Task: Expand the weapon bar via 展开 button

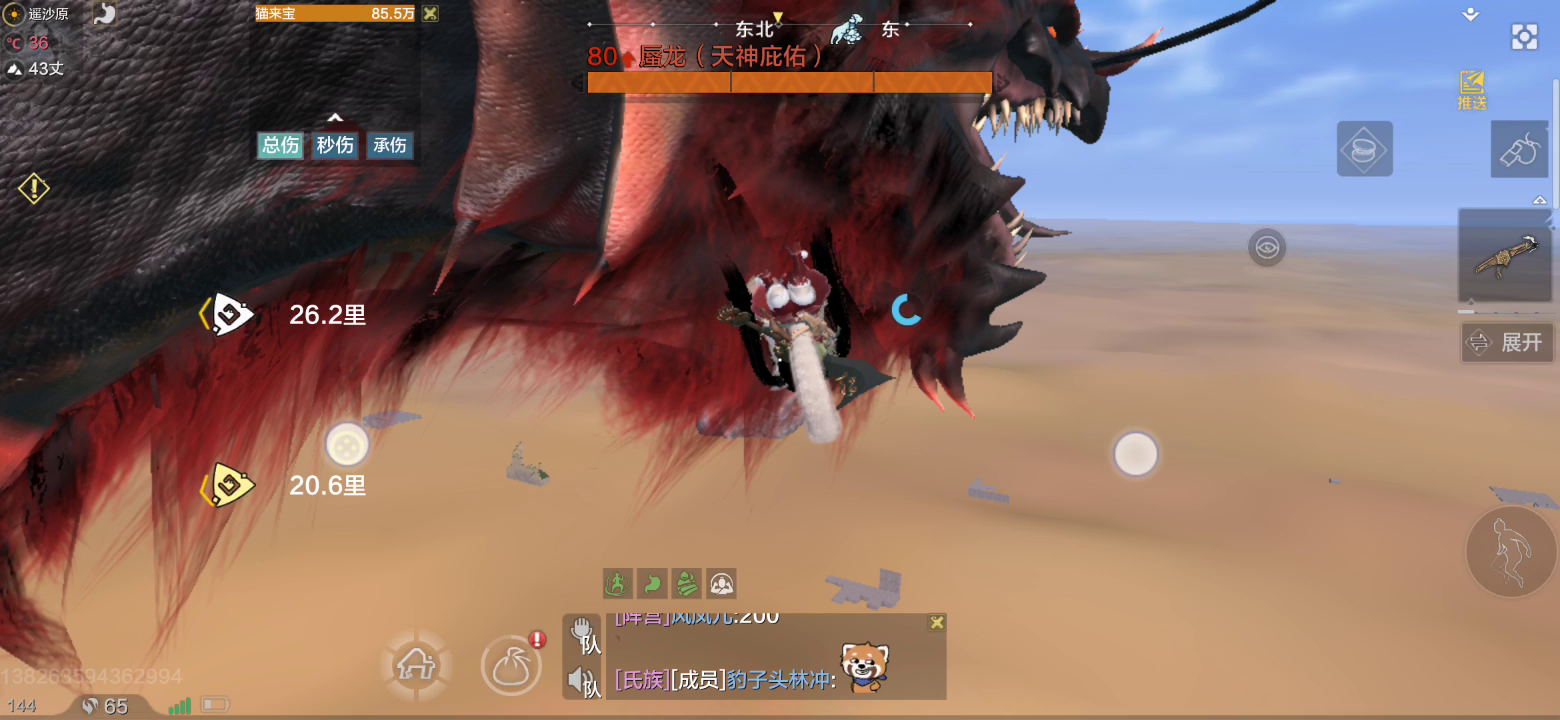Action: [x=1507, y=342]
